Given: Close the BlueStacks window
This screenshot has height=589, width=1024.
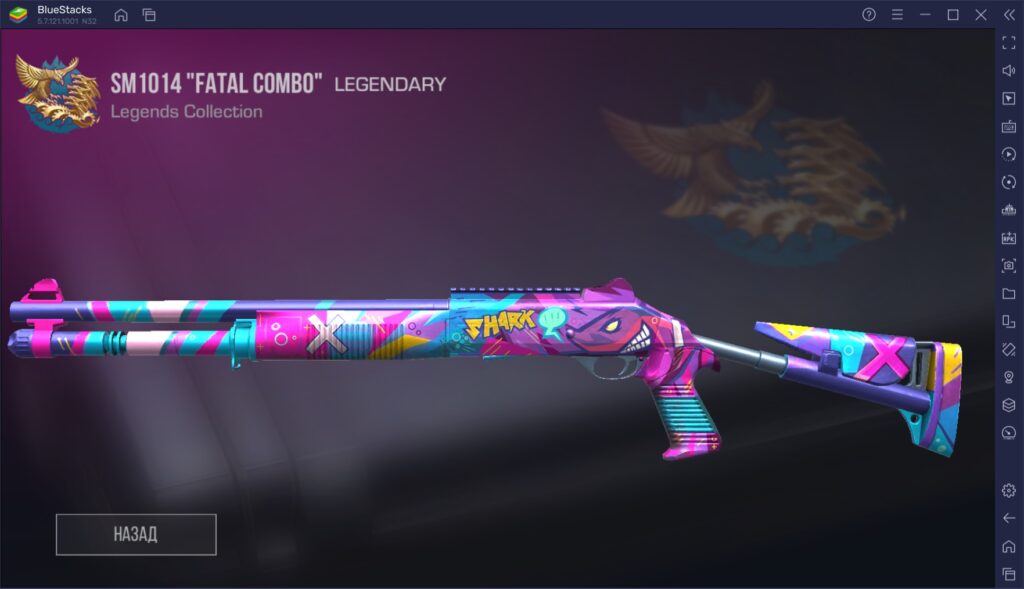Looking at the screenshot, I should 981,15.
